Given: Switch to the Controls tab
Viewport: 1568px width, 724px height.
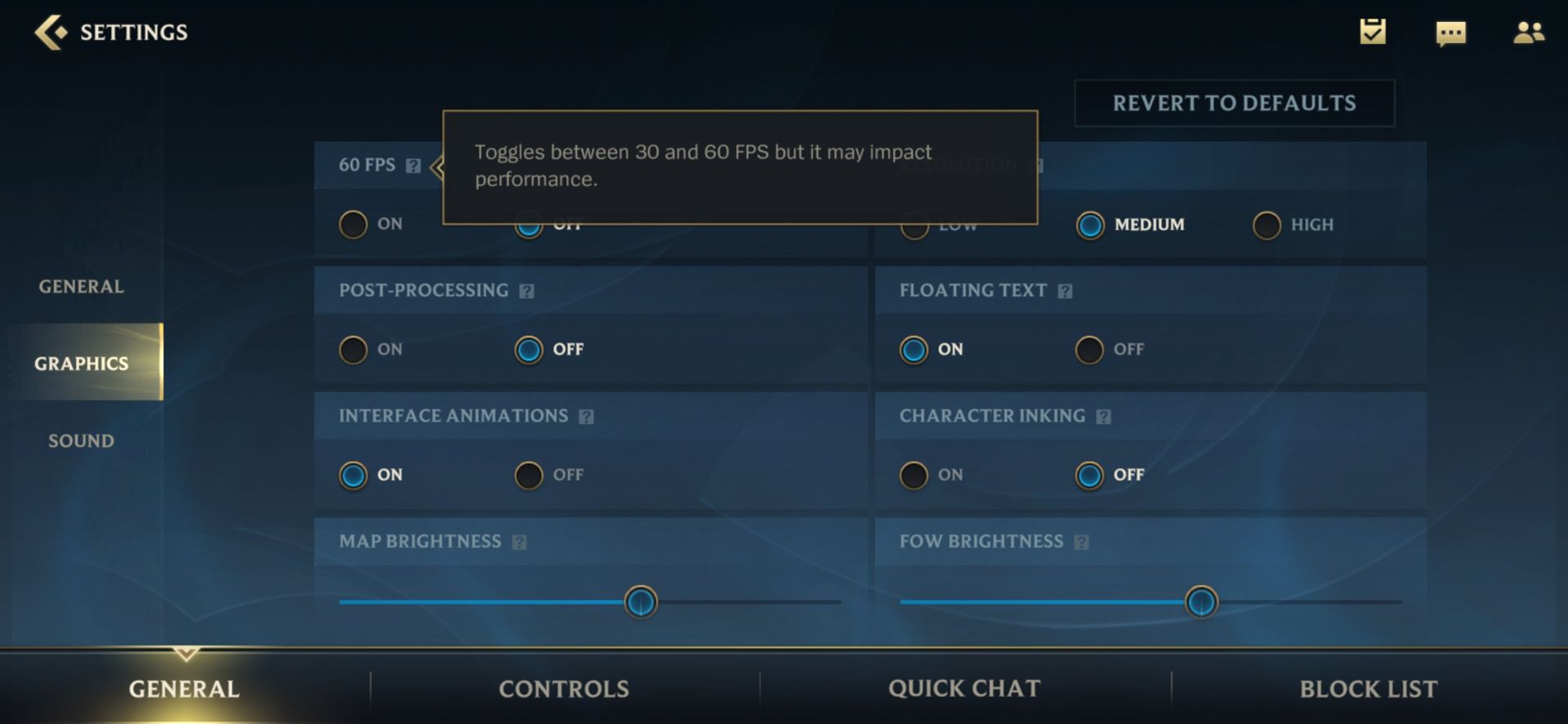Looking at the screenshot, I should click(563, 688).
